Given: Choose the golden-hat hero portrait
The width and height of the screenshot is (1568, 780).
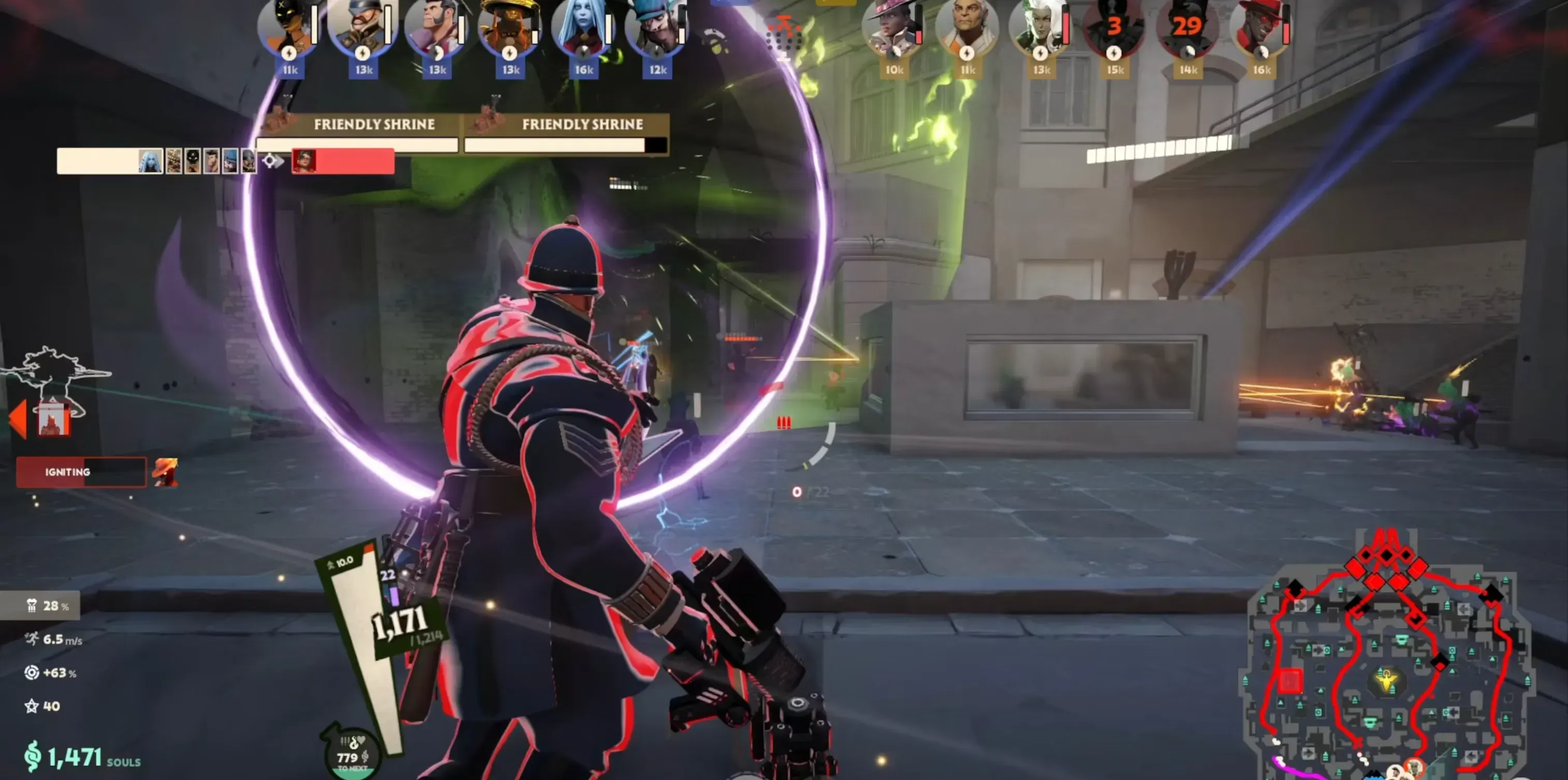Looking at the screenshot, I should coord(508,27).
